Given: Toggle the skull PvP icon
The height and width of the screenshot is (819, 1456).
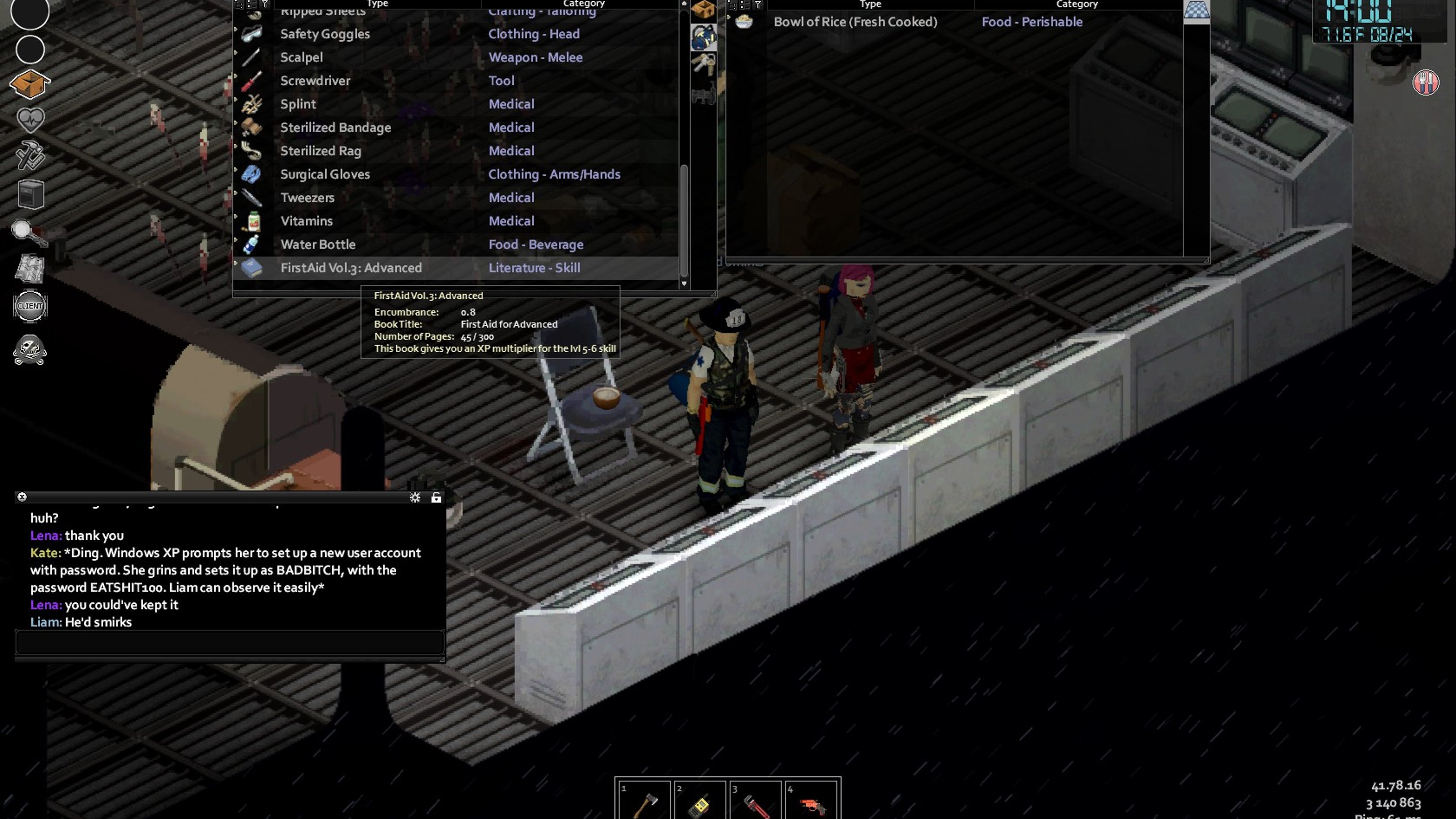Looking at the screenshot, I should point(30,350).
